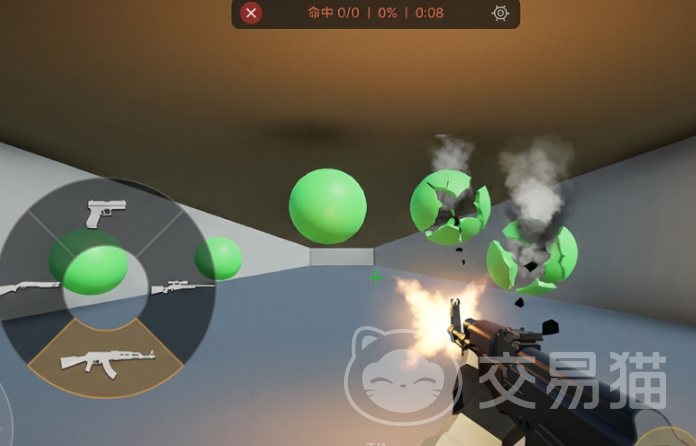Select the pistol in the weapon wheel
Screen dimensions: 696x446
pos(106,213)
